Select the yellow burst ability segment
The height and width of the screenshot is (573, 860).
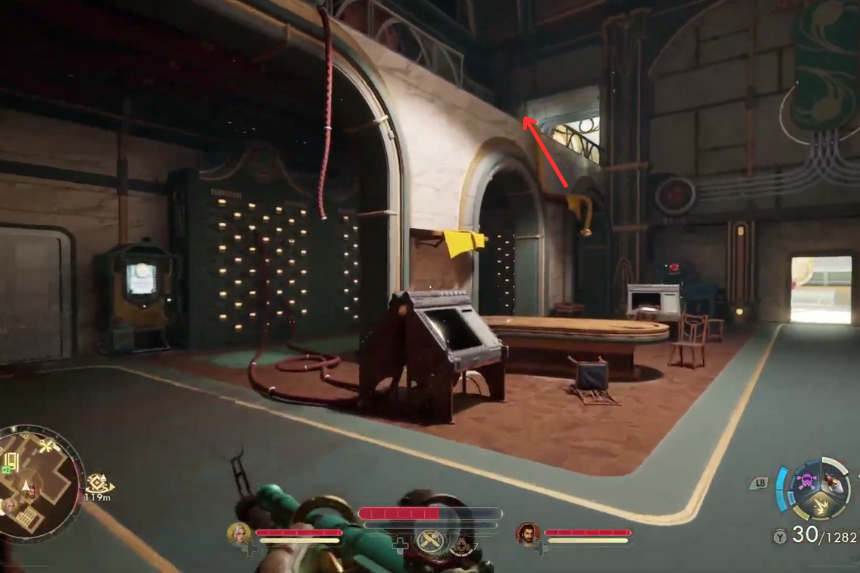coord(819,506)
